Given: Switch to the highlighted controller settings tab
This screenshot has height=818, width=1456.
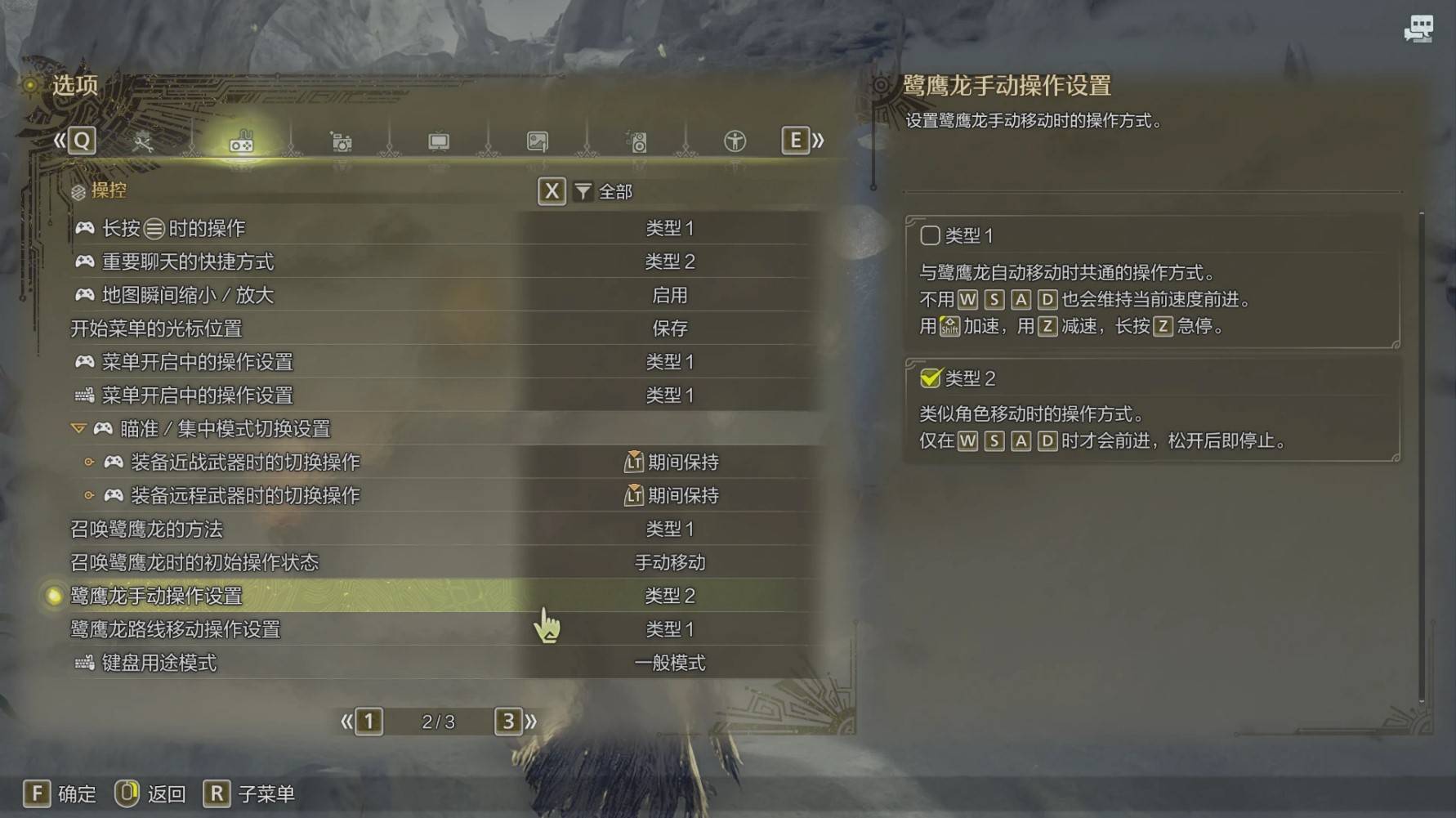Looking at the screenshot, I should pyautogui.click(x=242, y=141).
